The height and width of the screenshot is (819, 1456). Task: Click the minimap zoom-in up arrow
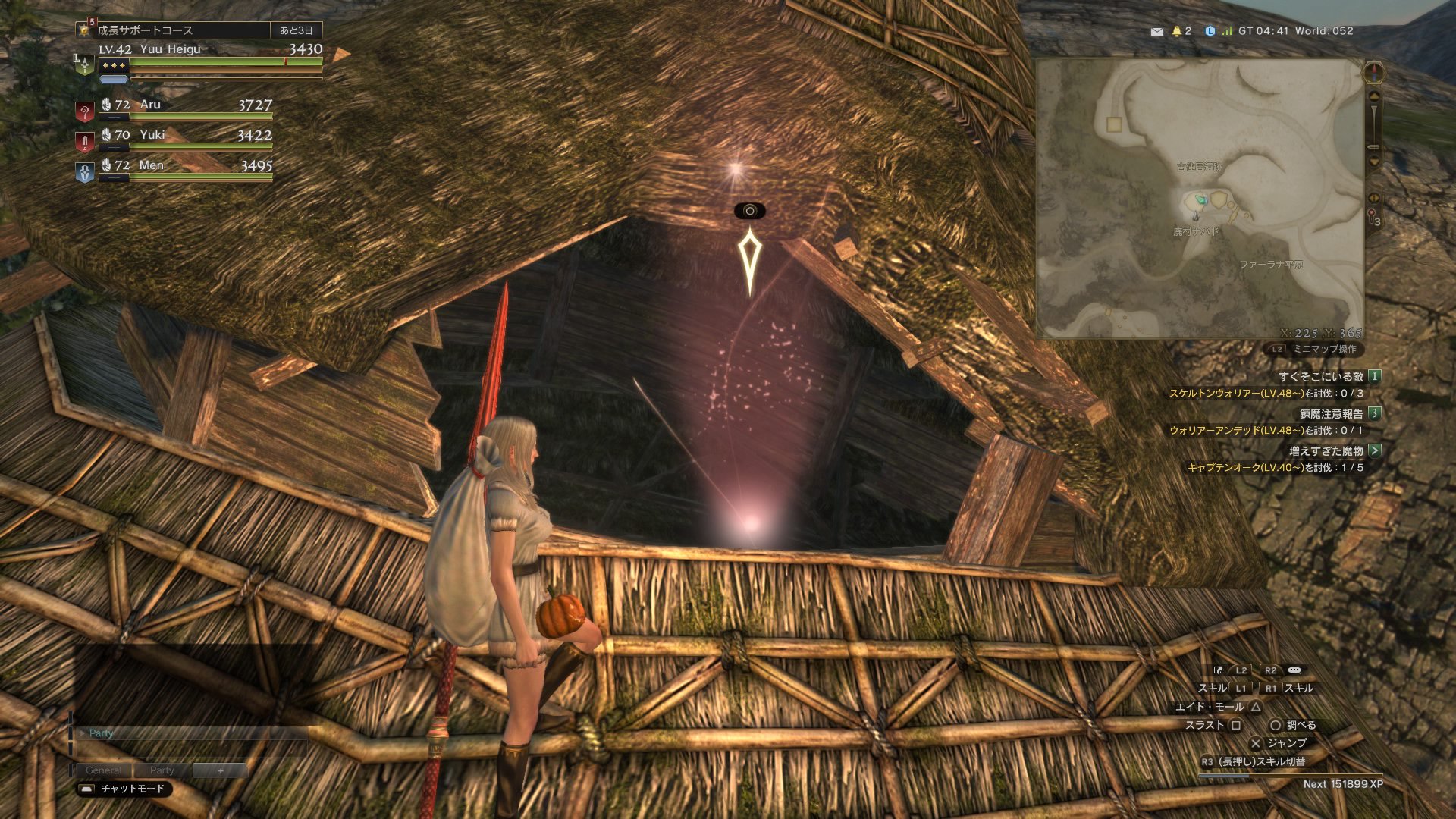click(1373, 96)
